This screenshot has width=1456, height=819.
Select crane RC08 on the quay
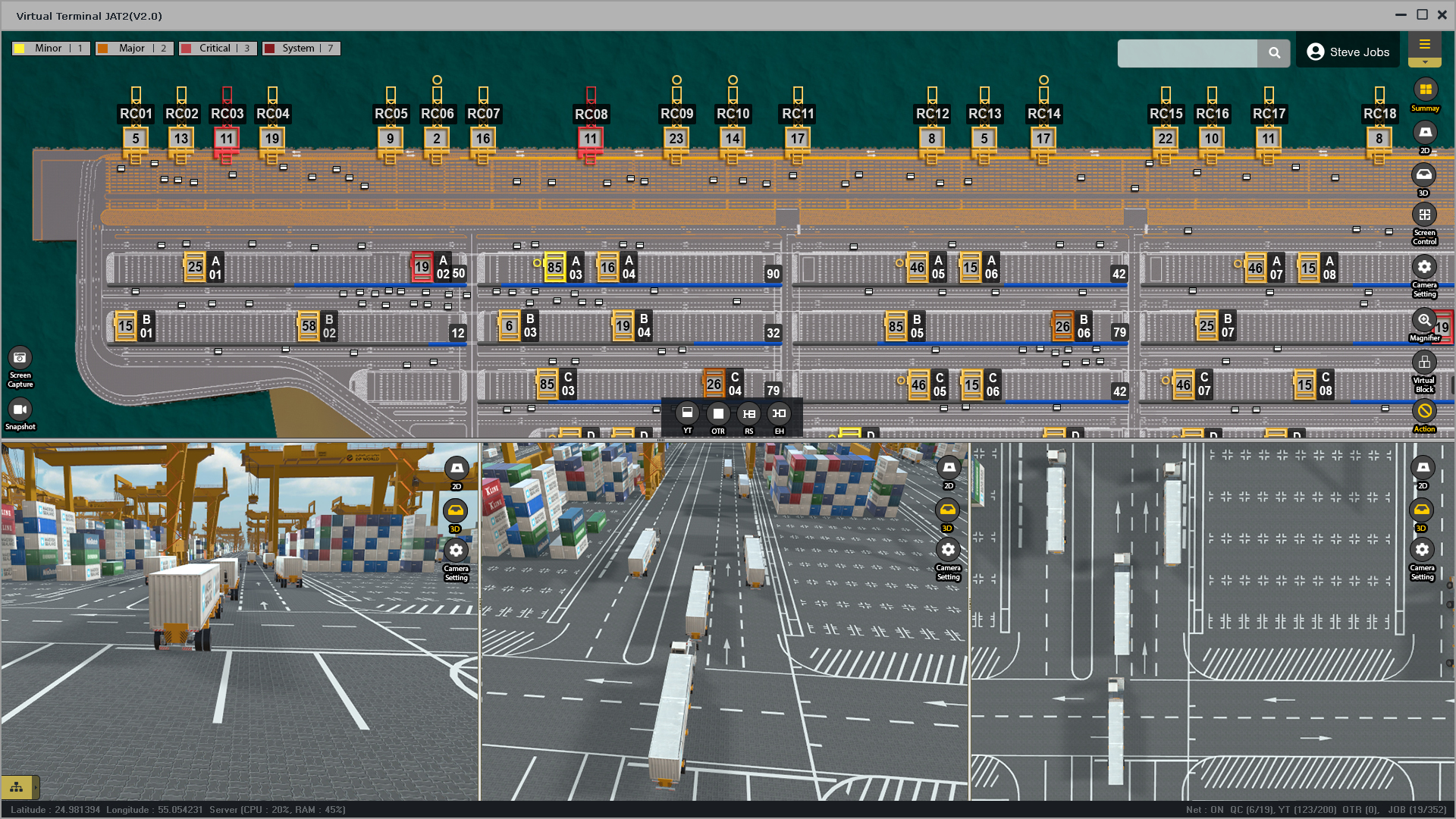pos(591,115)
